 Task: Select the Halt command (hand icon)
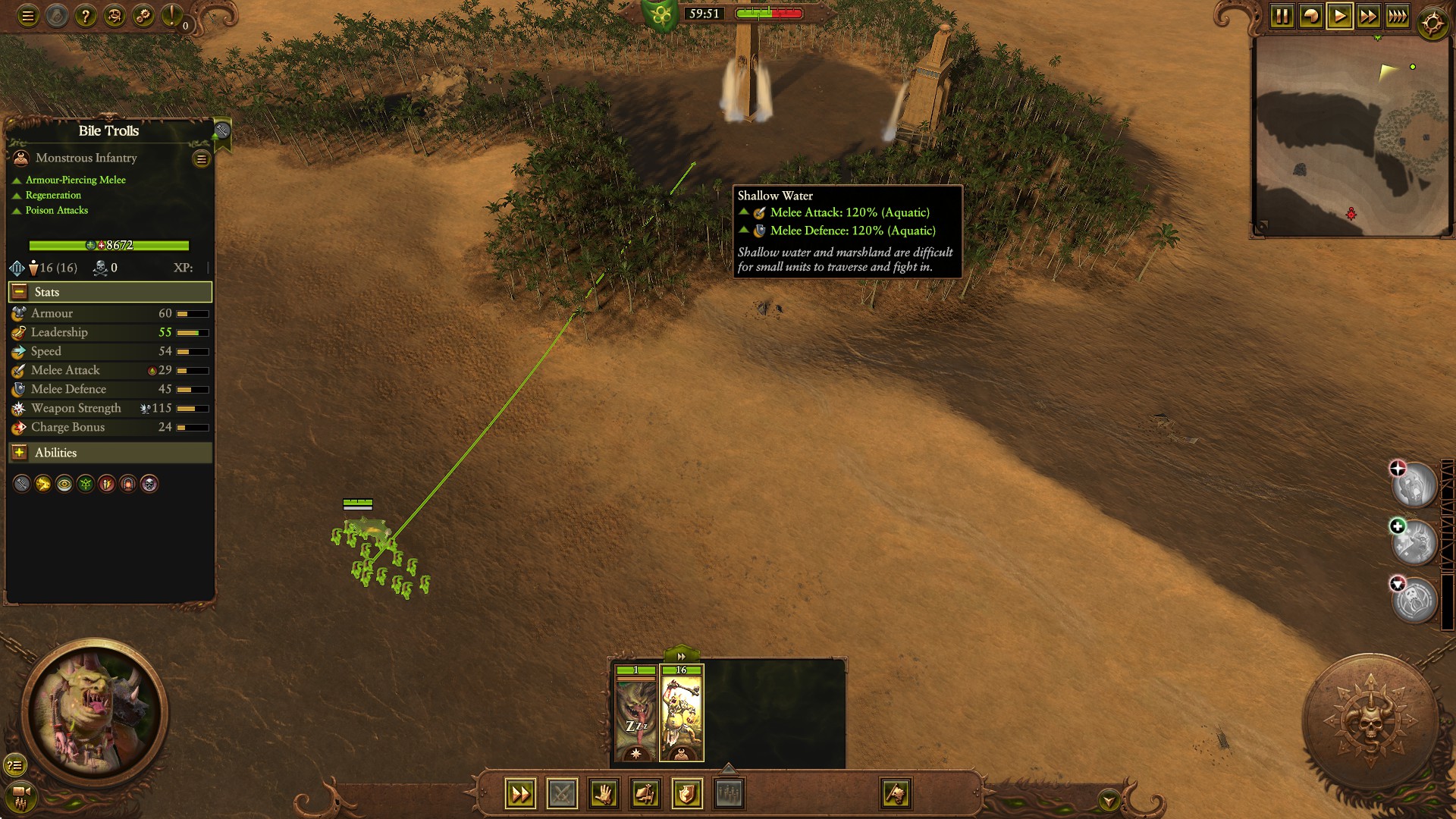(x=604, y=794)
